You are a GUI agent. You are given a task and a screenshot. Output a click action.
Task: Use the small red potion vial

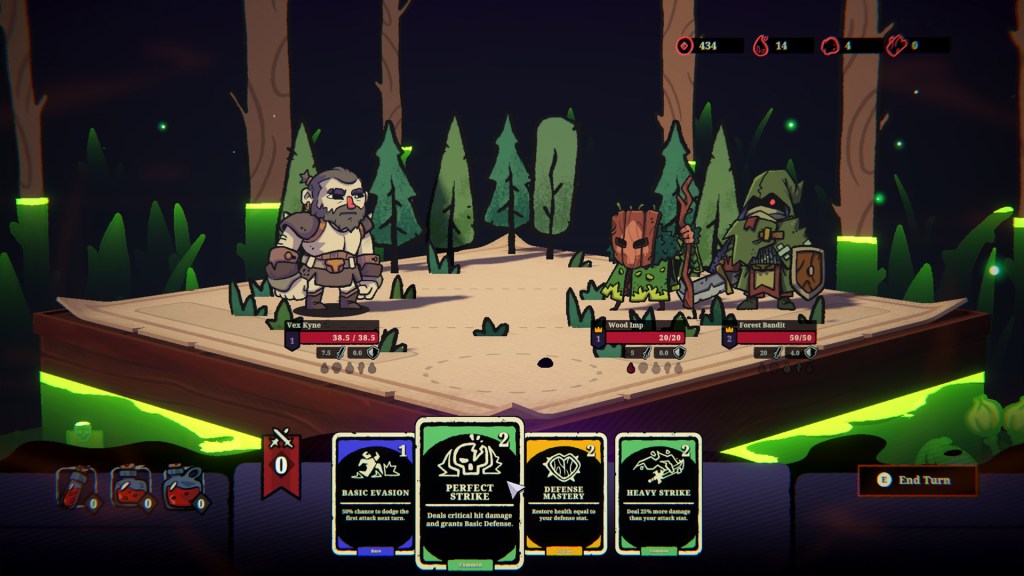(76, 488)
